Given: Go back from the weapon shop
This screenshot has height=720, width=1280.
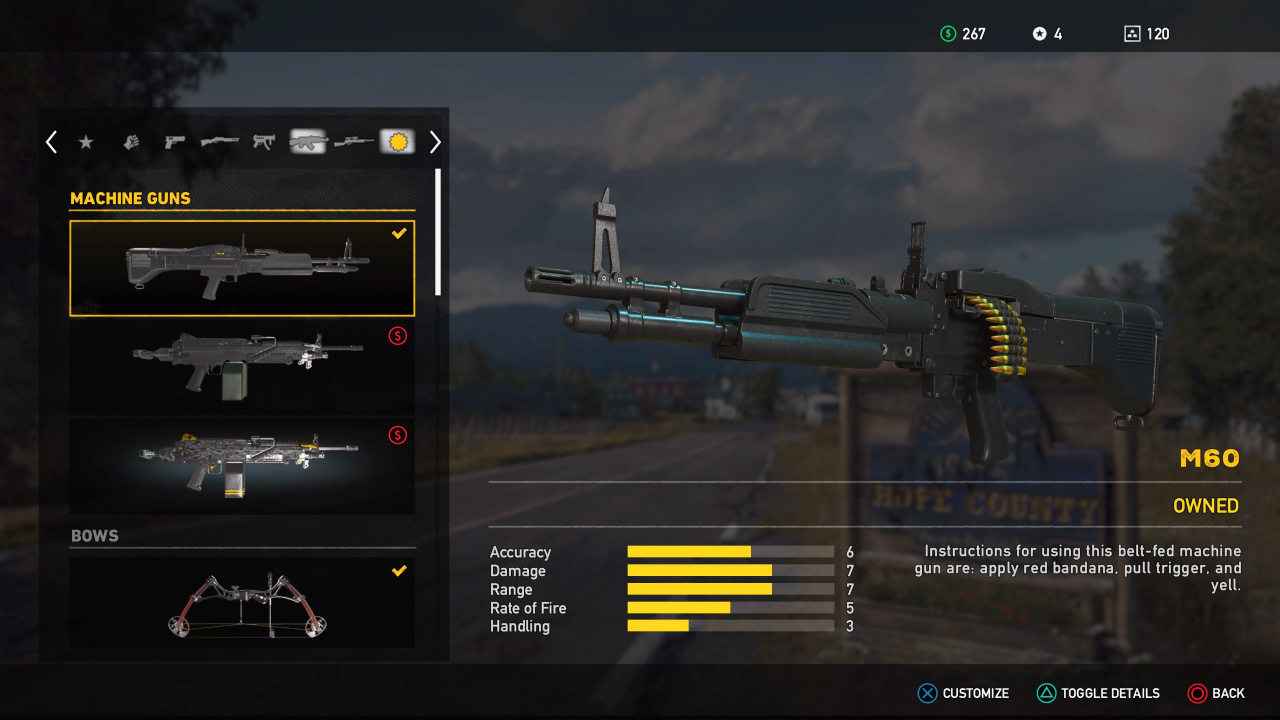Looking at the screenshot, I should [1216, 693].
